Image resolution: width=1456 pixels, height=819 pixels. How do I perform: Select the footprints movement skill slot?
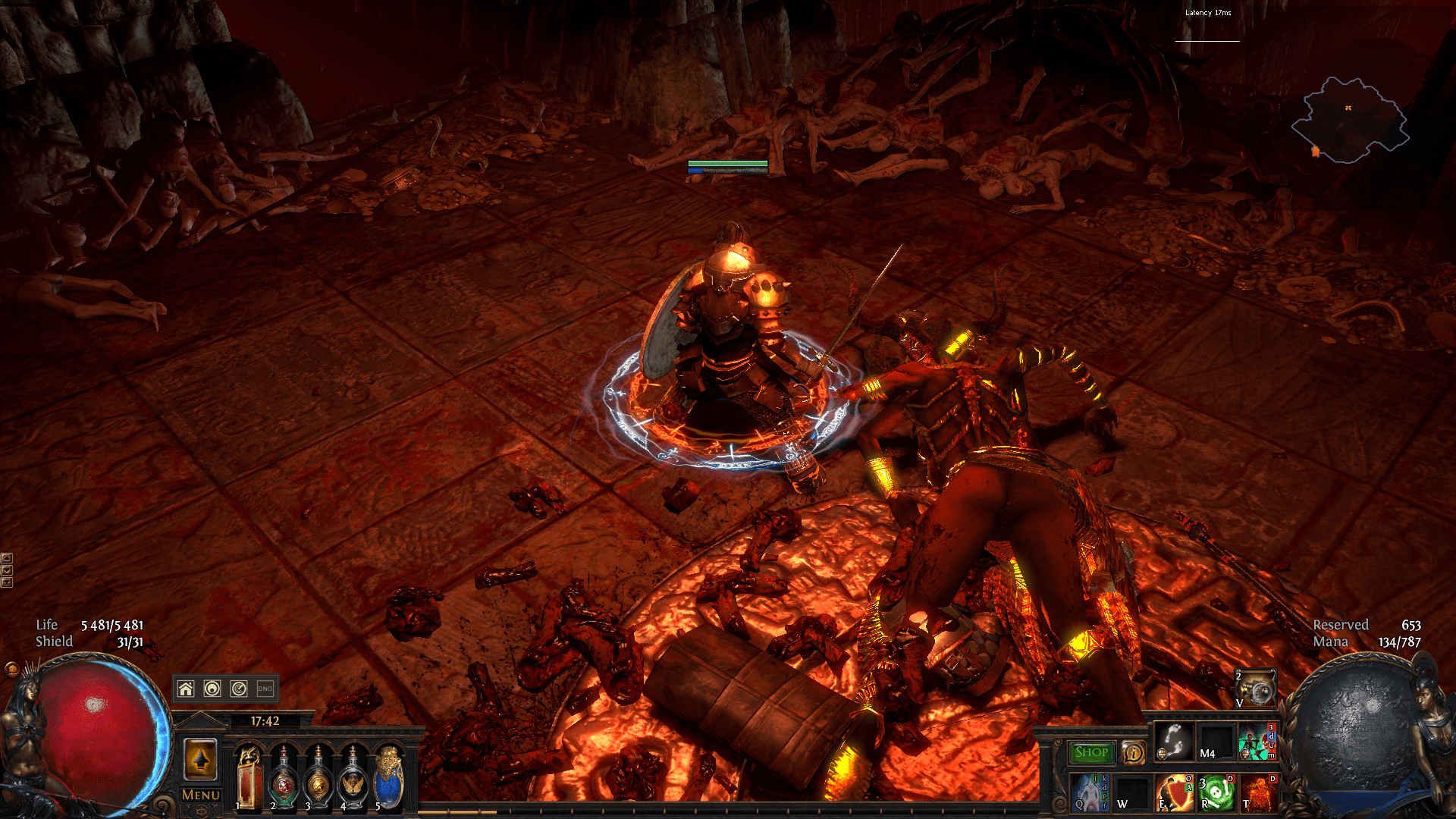[1173, 741]
